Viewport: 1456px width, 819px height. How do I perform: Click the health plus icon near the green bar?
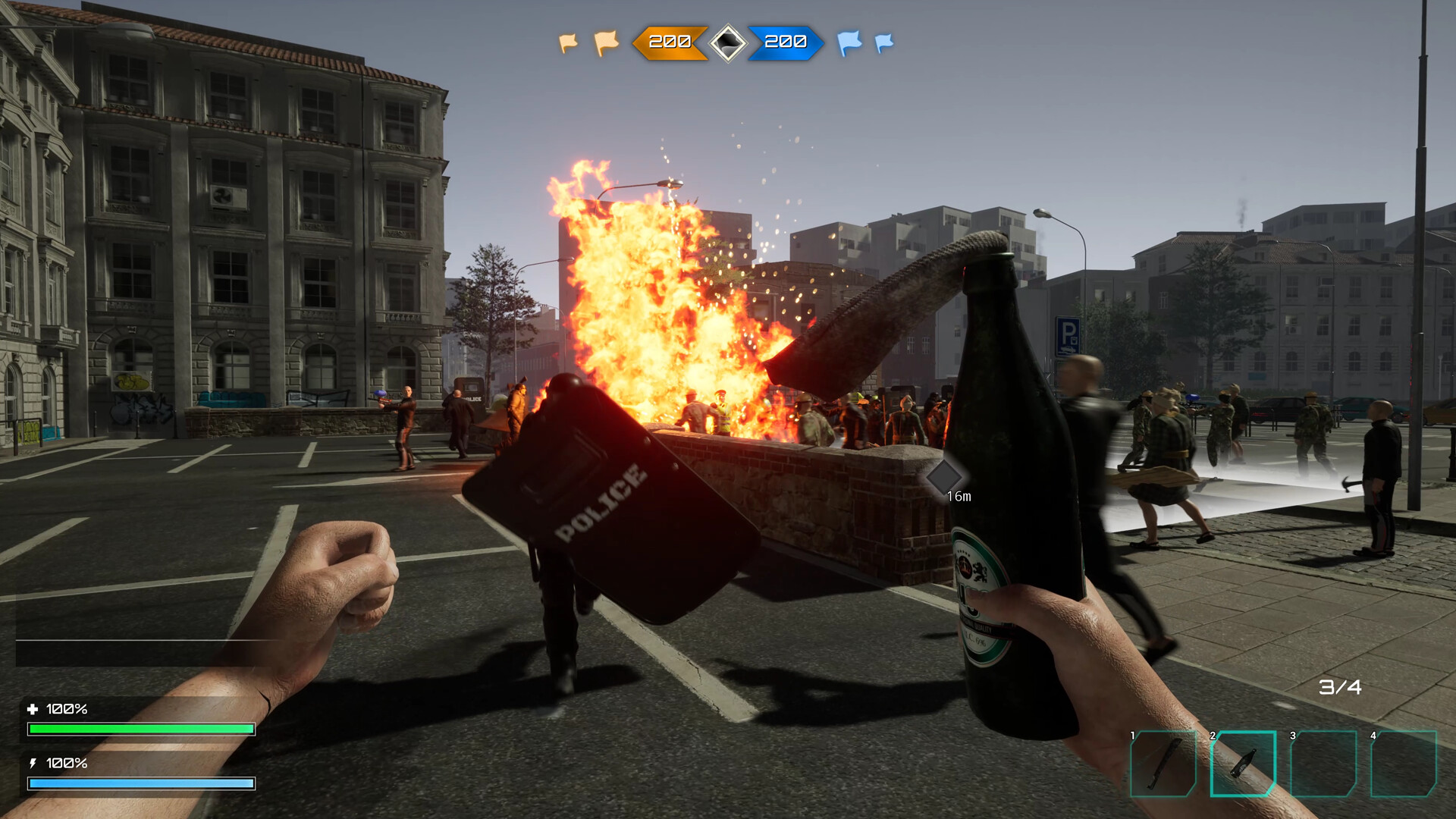(33, 711)
